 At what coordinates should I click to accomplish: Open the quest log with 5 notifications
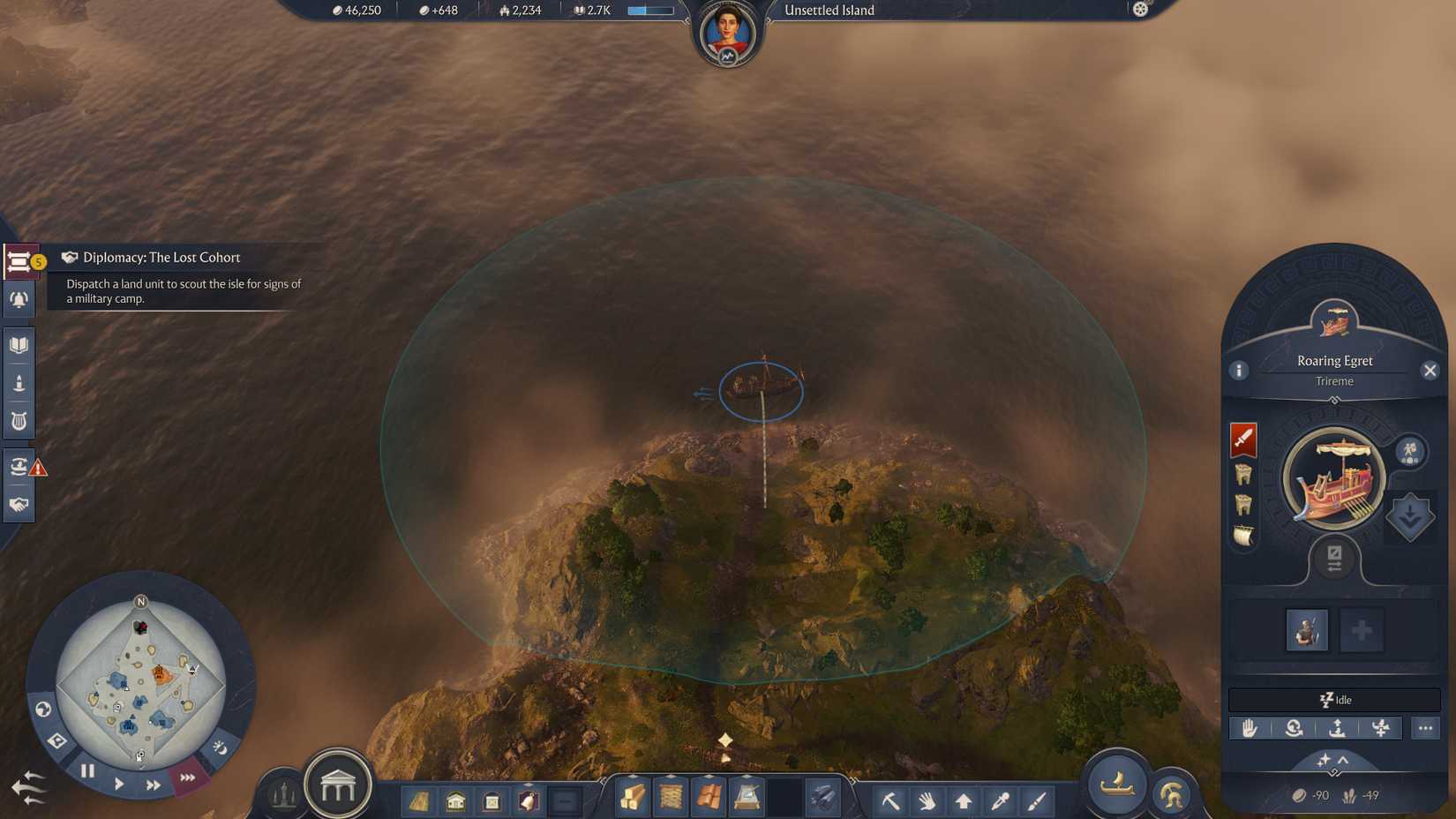(19, 260)
